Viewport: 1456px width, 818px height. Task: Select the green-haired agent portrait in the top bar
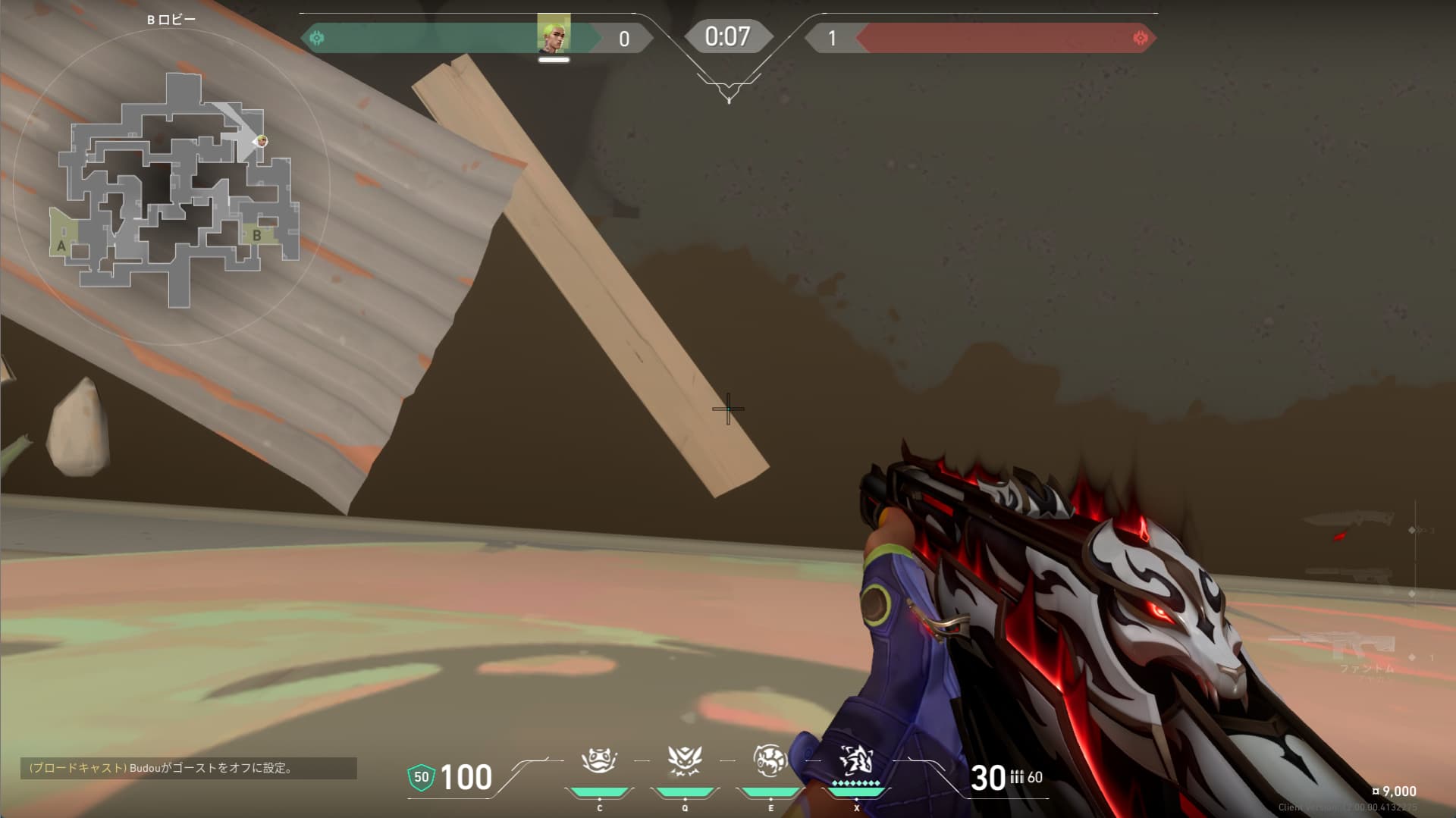tap(554, 34)
